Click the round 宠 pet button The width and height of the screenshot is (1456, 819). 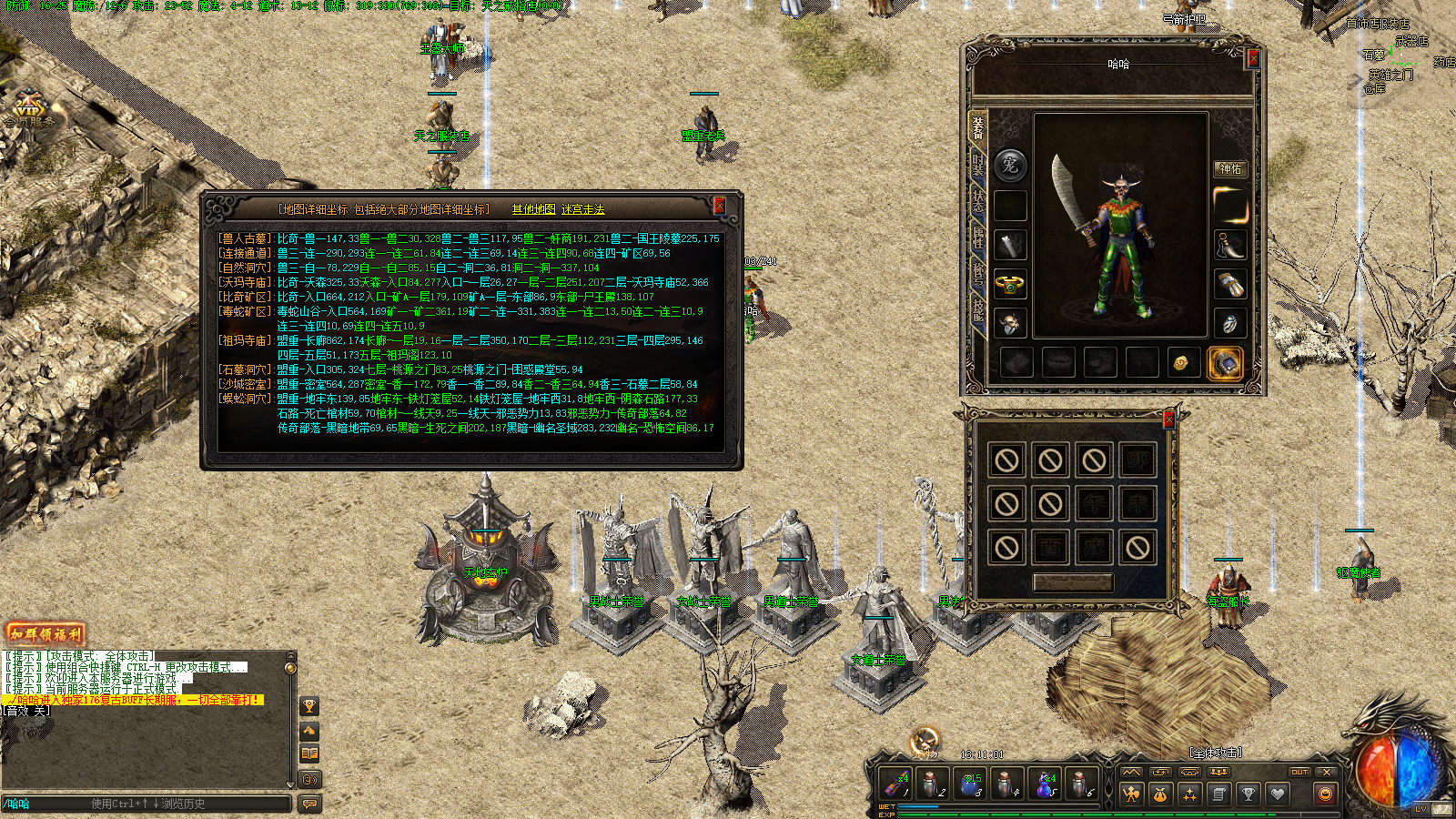pyautogui.click(x=1010, y=165)
